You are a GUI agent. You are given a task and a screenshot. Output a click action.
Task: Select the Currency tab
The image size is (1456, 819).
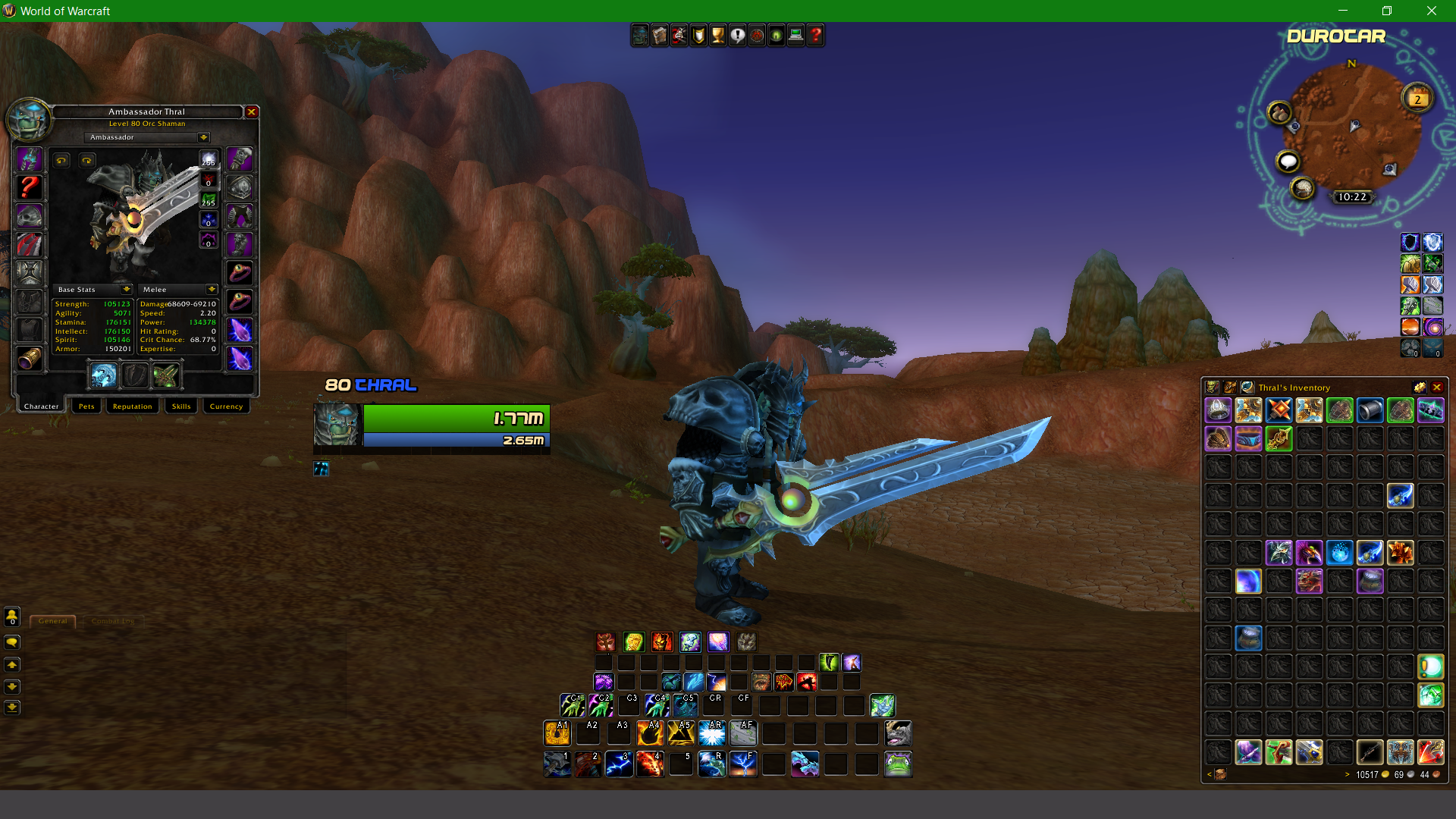coord(226,406)
